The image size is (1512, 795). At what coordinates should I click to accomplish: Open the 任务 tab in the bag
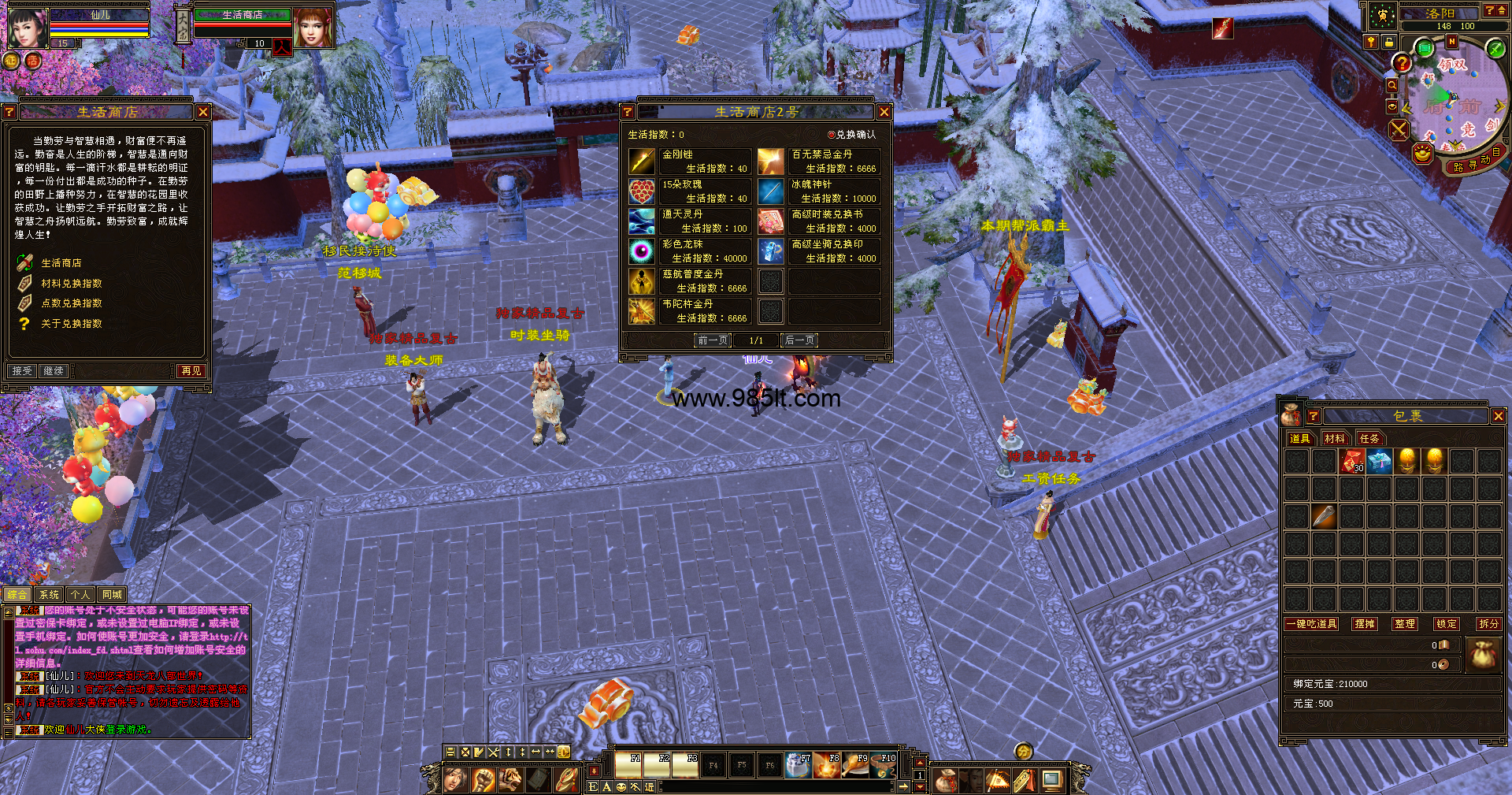(x=1369, y=439)
